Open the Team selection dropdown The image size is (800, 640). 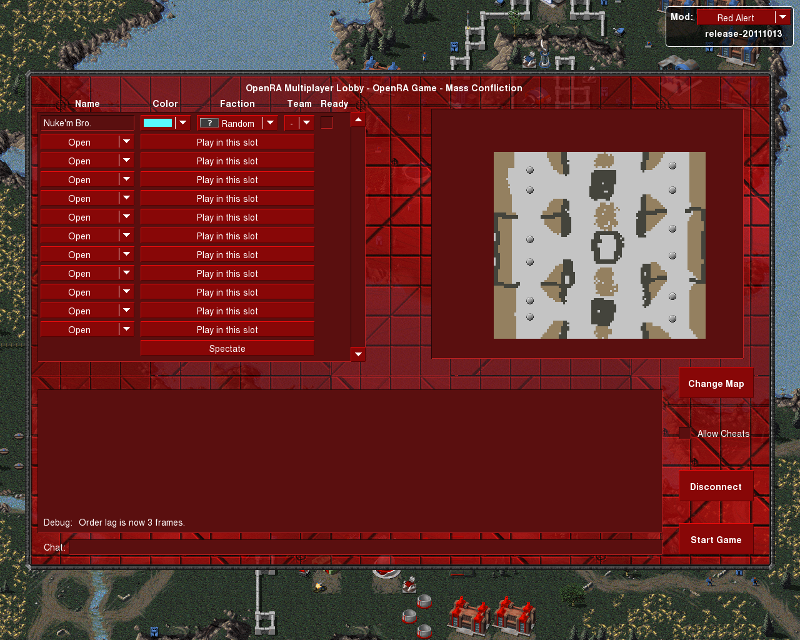point(299,123)
